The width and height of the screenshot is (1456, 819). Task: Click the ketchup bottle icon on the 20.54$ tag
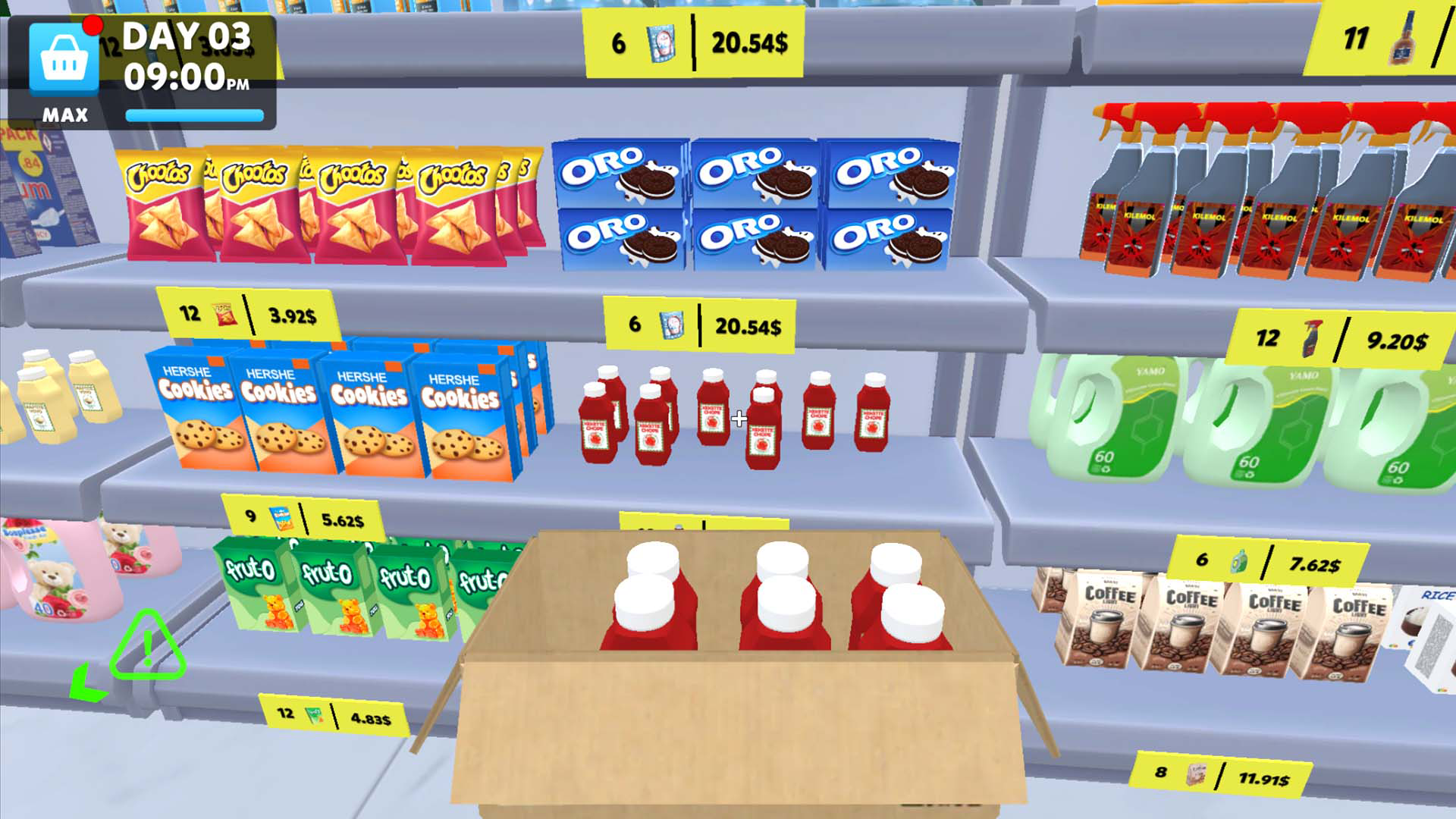pyautogui.click(x=673, y=324)
